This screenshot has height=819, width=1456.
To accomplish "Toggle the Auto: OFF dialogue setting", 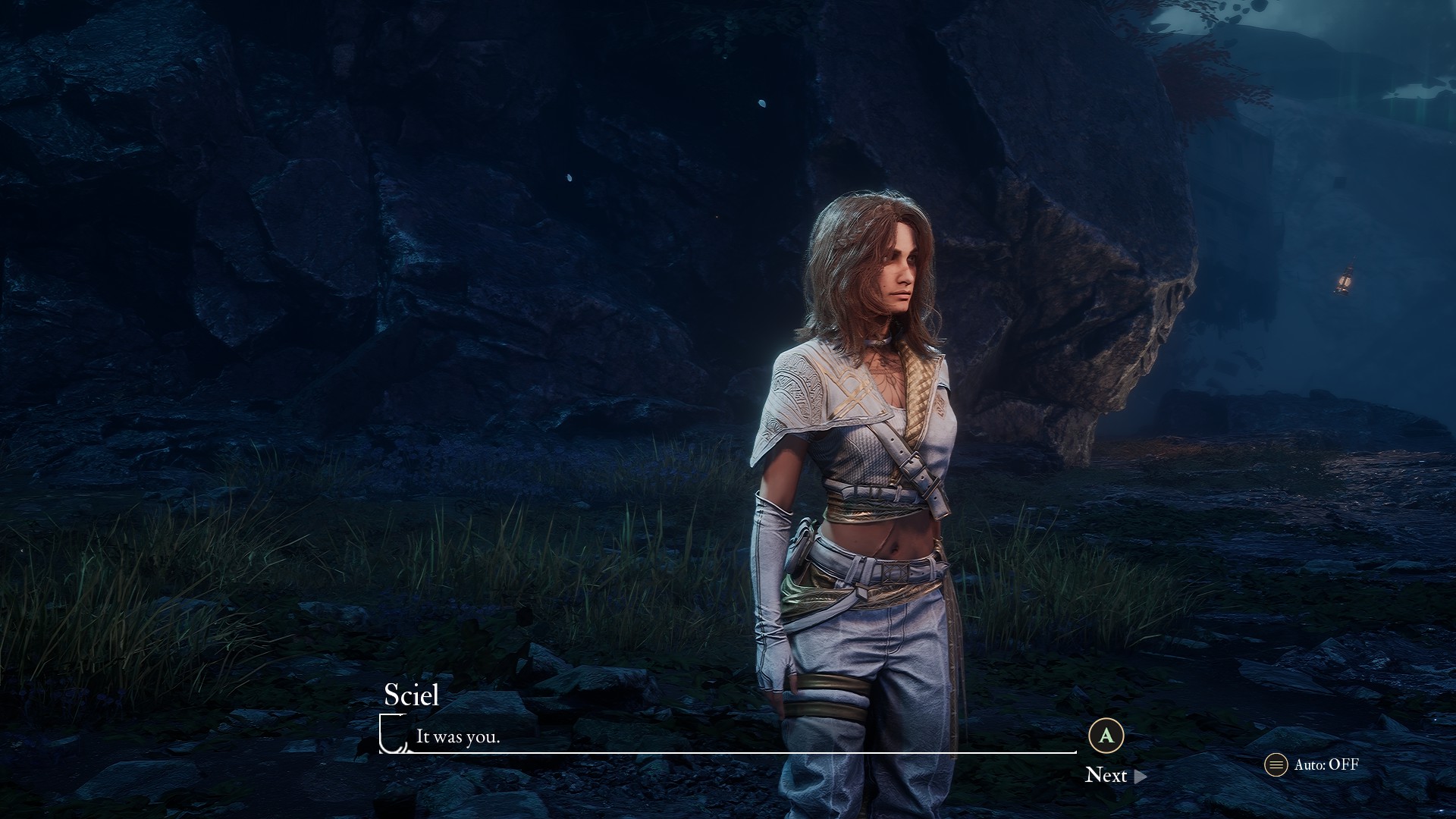I will (1313, 764).
